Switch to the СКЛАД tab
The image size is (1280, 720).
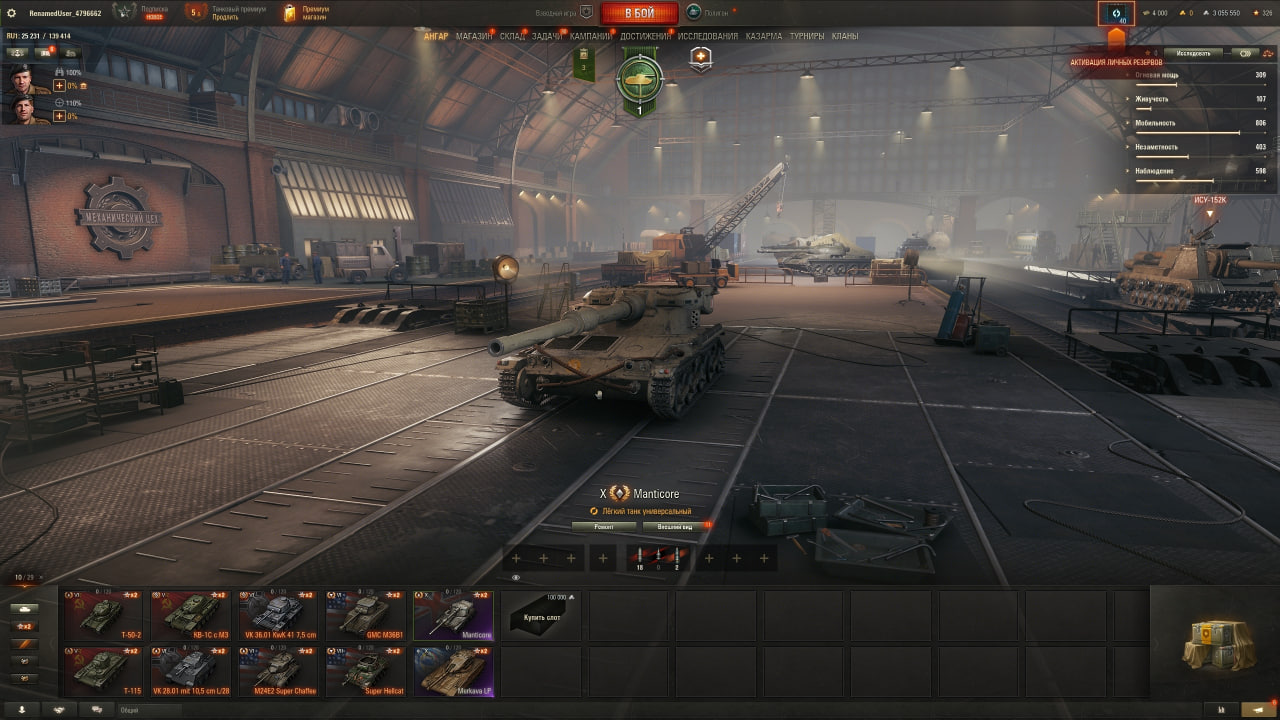(x=512, y=36)
